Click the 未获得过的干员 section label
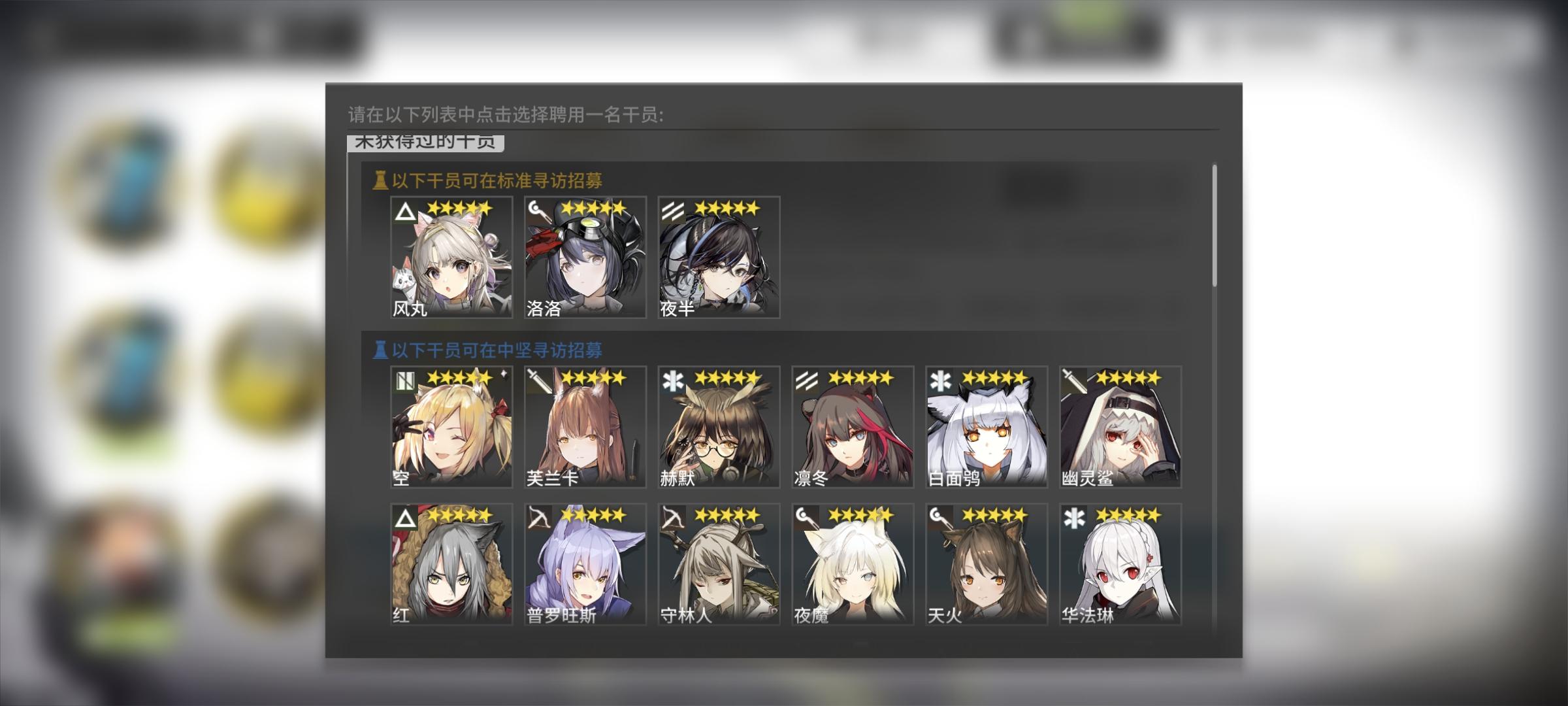This screenshot has height=706, width=1568. 425,144
